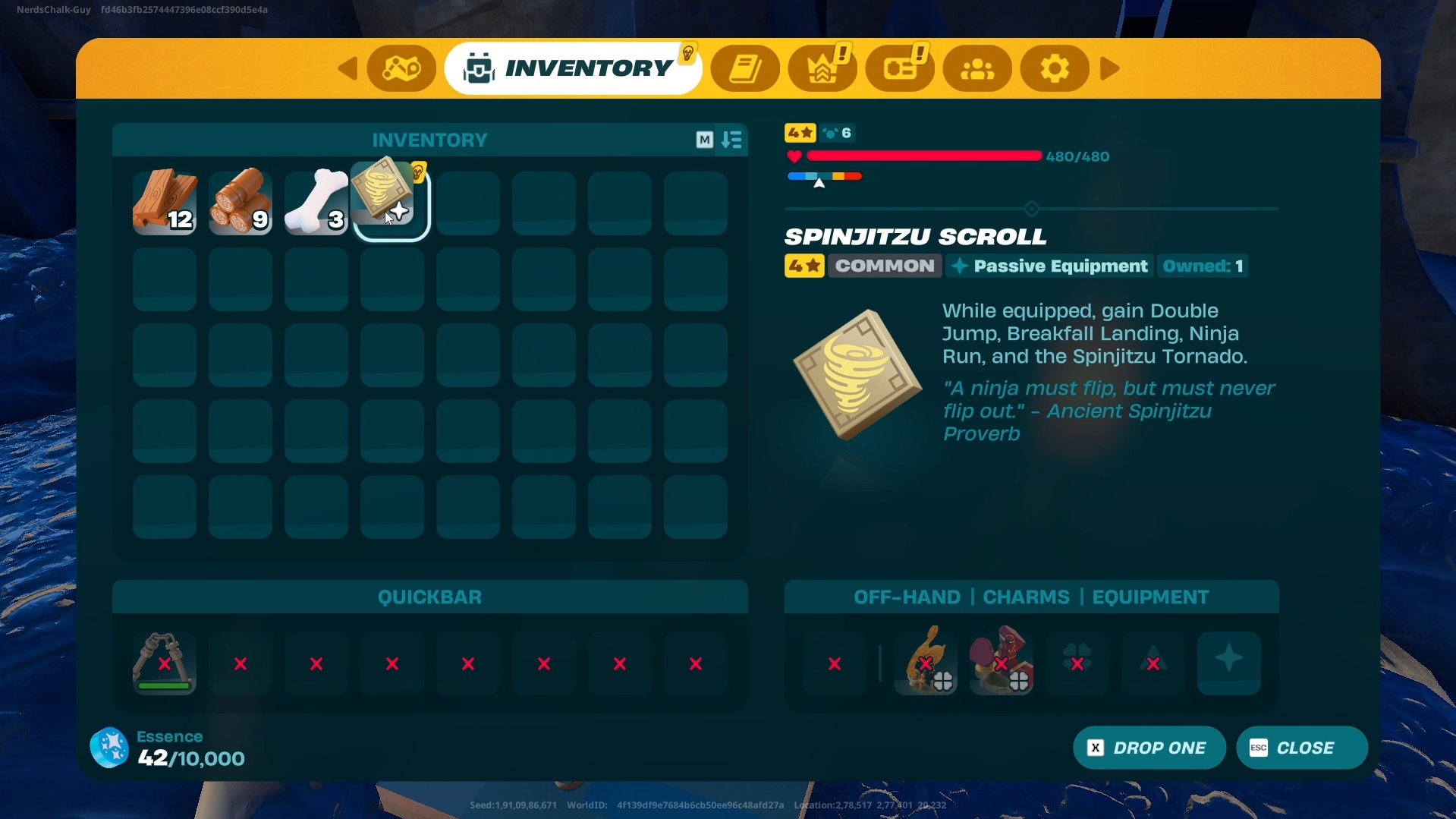
Task: Toggle the M button in inventory header
Action: click(x=705, y=140)
